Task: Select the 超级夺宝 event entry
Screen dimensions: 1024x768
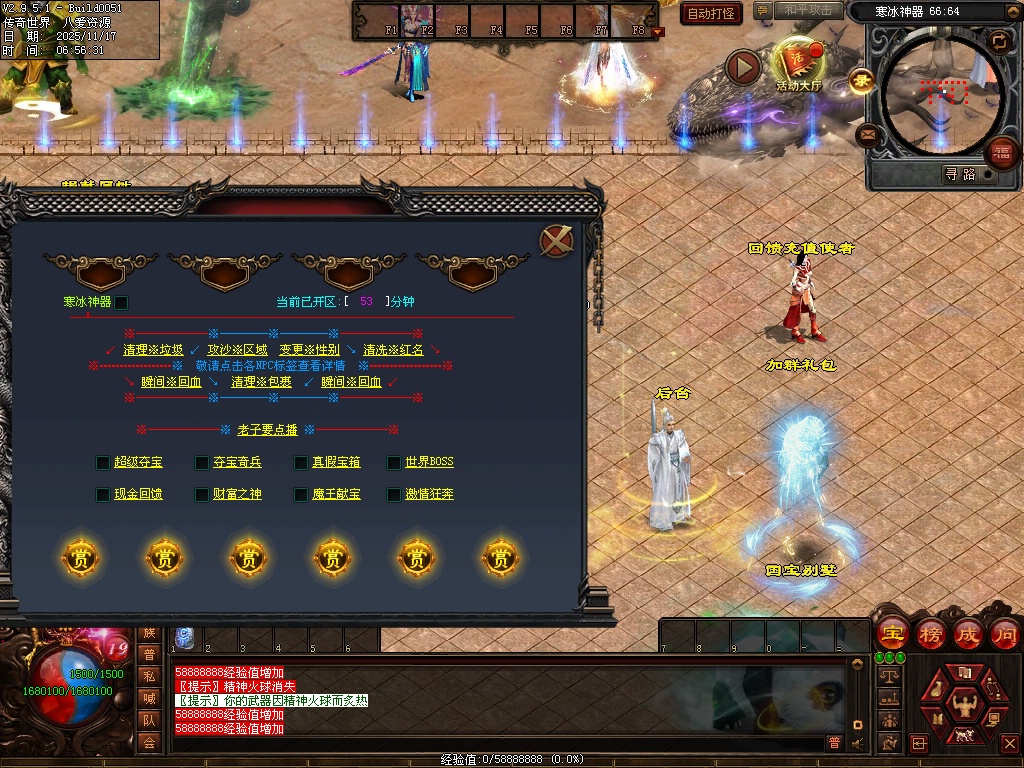Action: tap(138, 462)
